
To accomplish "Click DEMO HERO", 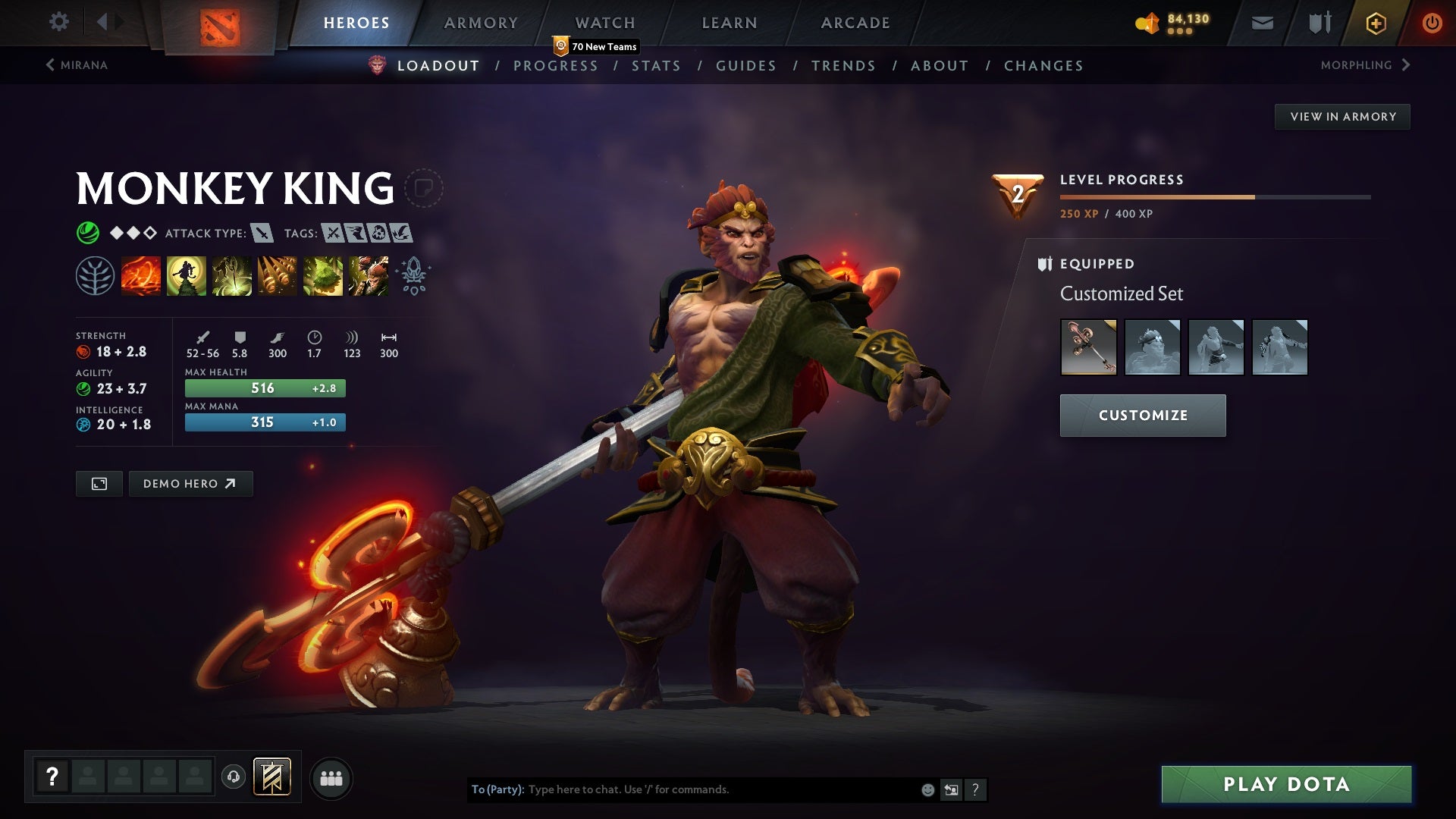I will click(190, 483).
